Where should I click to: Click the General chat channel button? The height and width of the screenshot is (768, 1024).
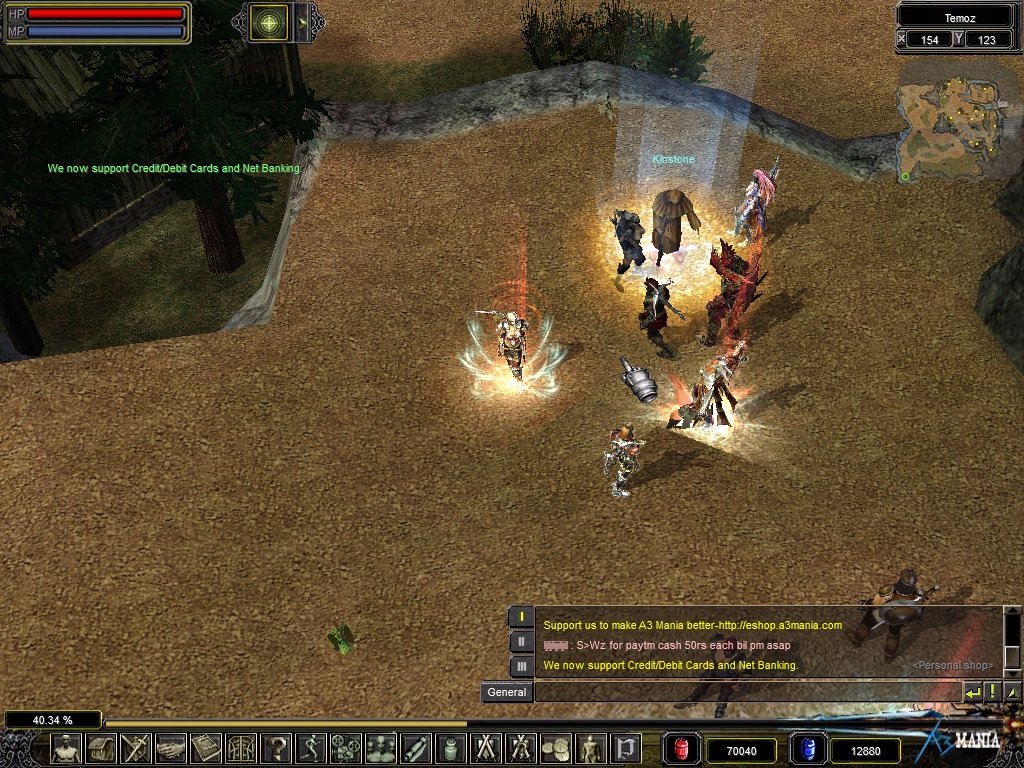point(506,692)
